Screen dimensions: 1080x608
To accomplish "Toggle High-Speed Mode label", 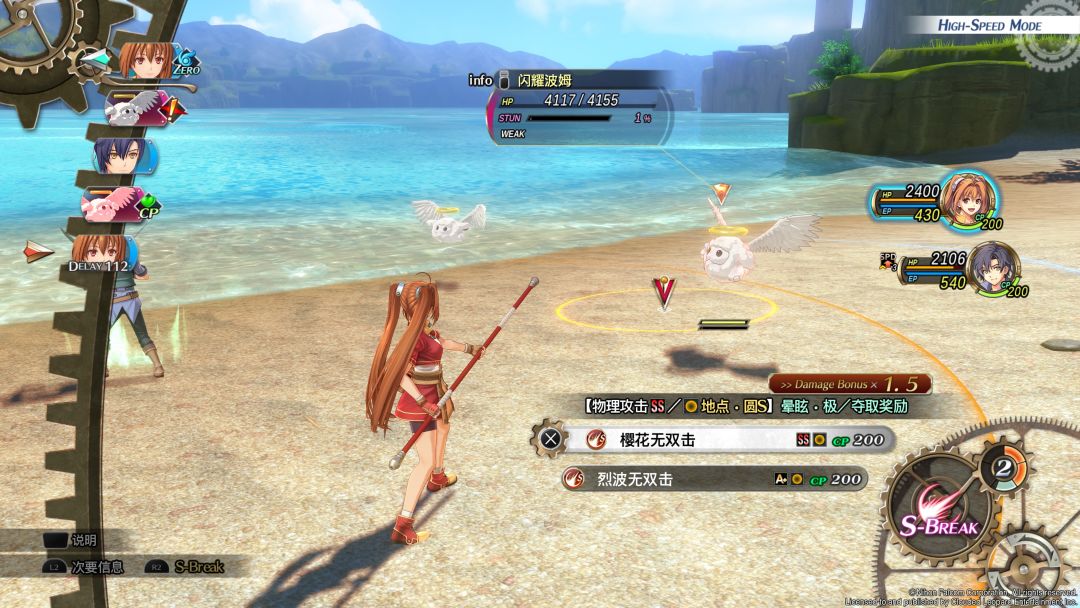I will [x=989, y=25].
